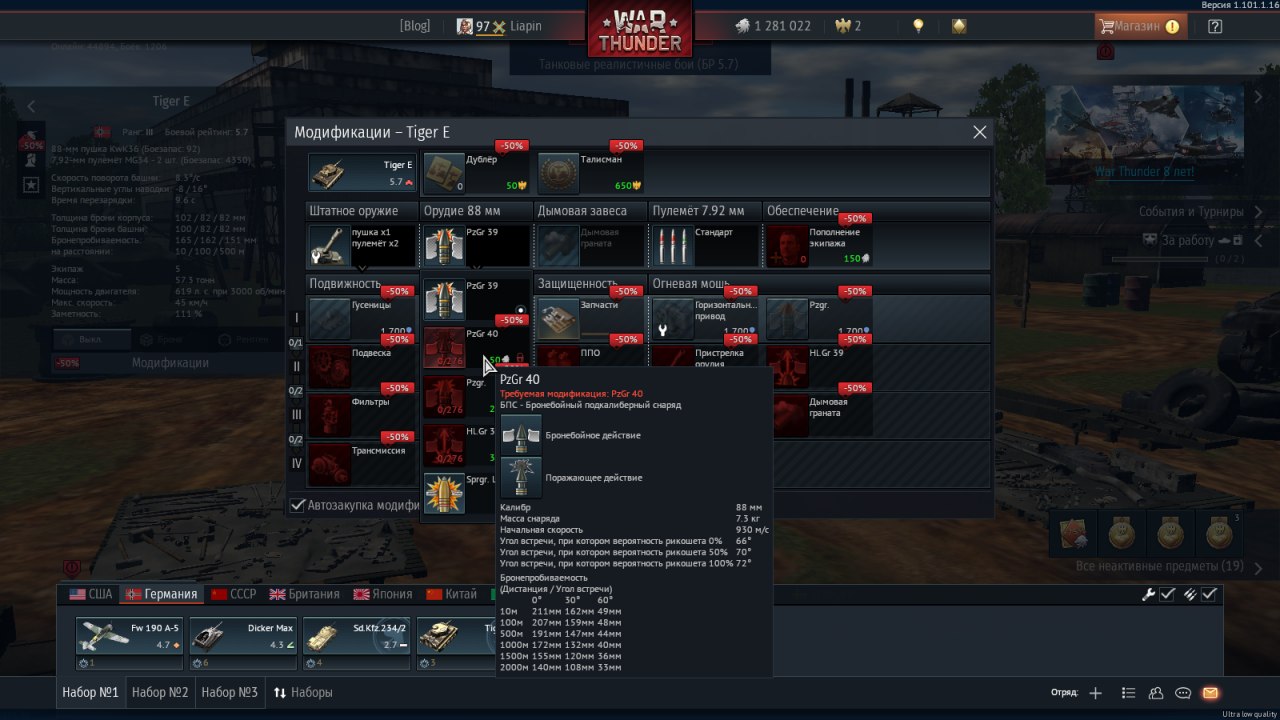
Task: Toggle the Автозакупка модификаций checkbox
Action: [x=297, y=505]
